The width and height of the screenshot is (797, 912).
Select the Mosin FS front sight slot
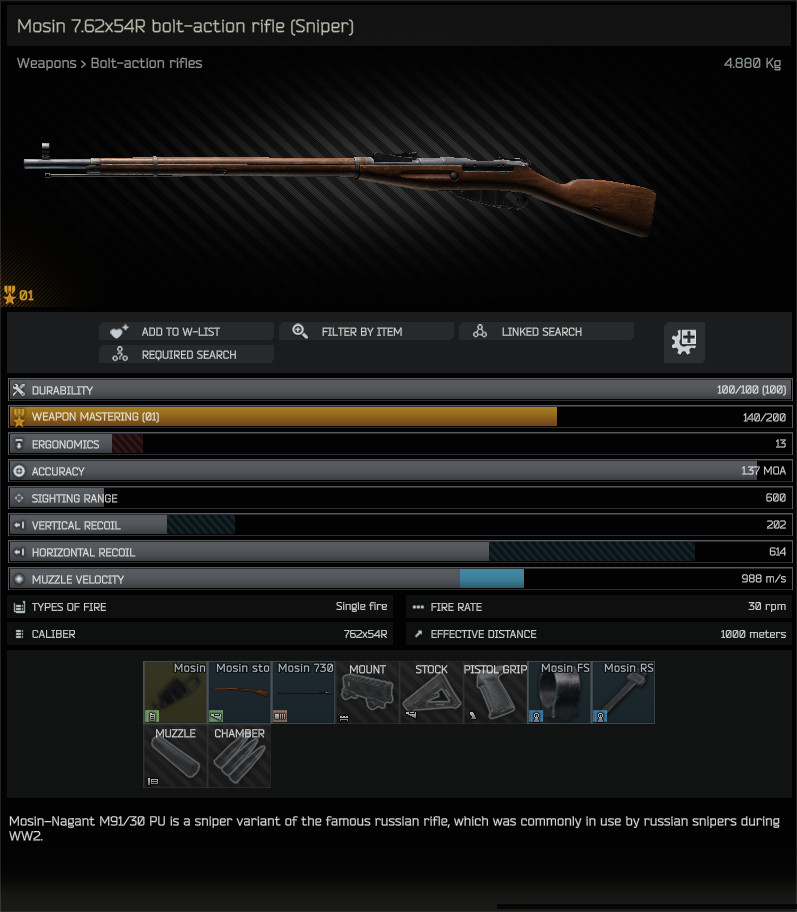[559, 692]
